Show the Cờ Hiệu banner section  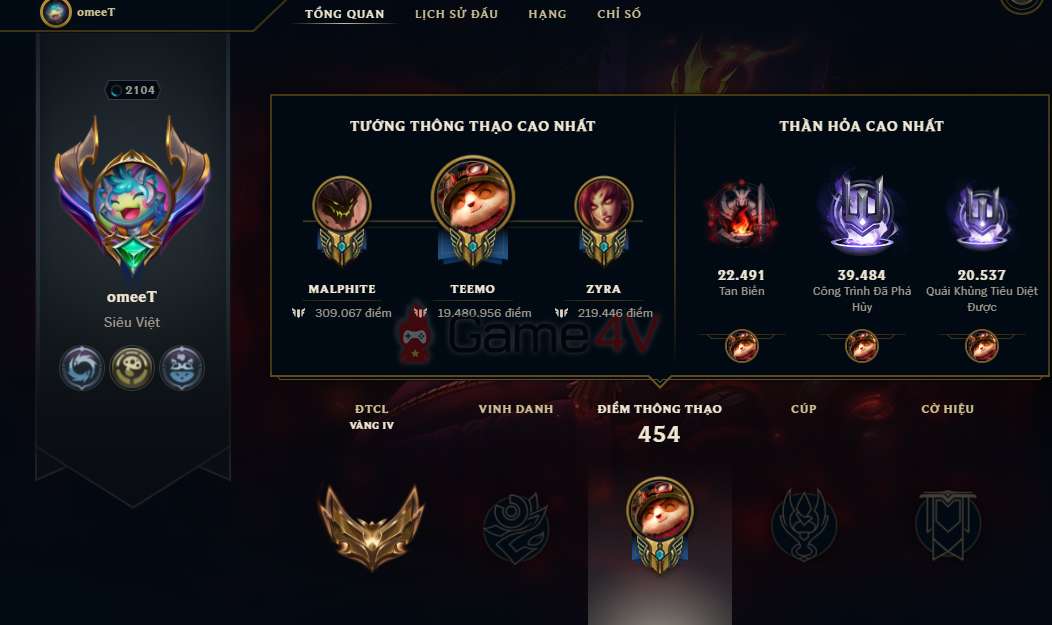[947, 525]
